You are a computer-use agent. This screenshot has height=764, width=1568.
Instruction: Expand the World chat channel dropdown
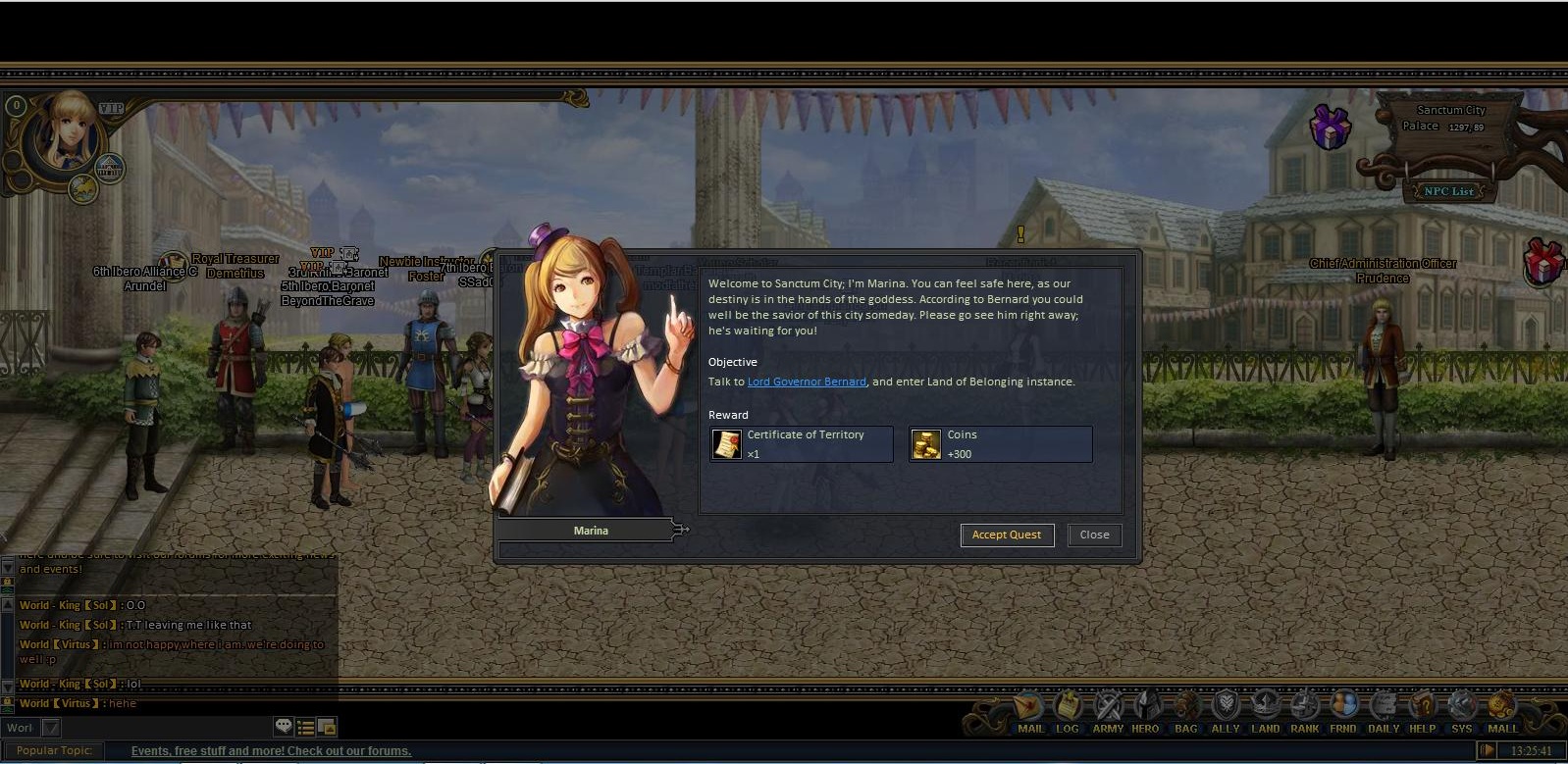51,728
